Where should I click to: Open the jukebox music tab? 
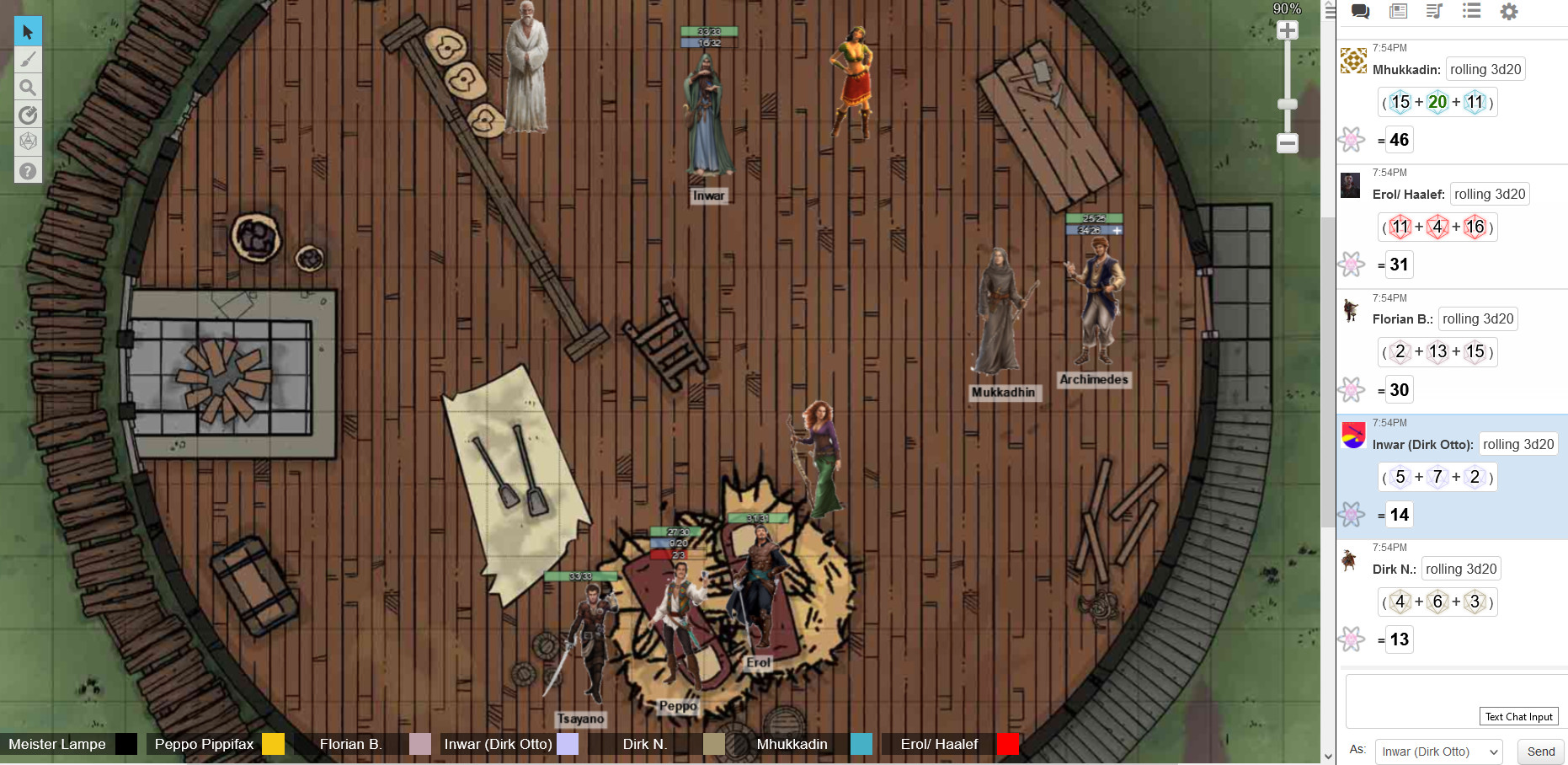coord(1434,11)
